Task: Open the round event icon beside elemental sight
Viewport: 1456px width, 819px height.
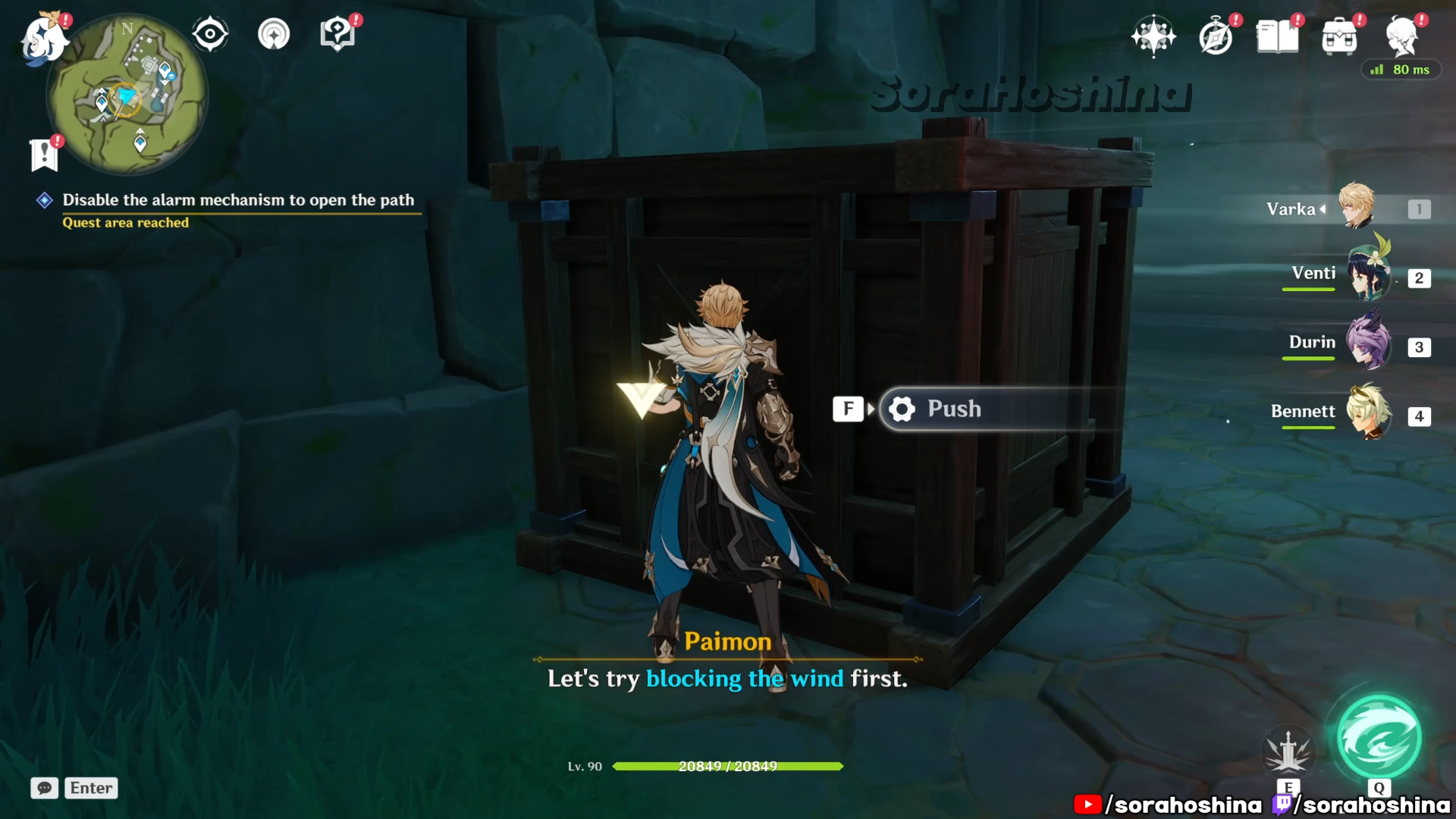Action: [x=274, y=34]
